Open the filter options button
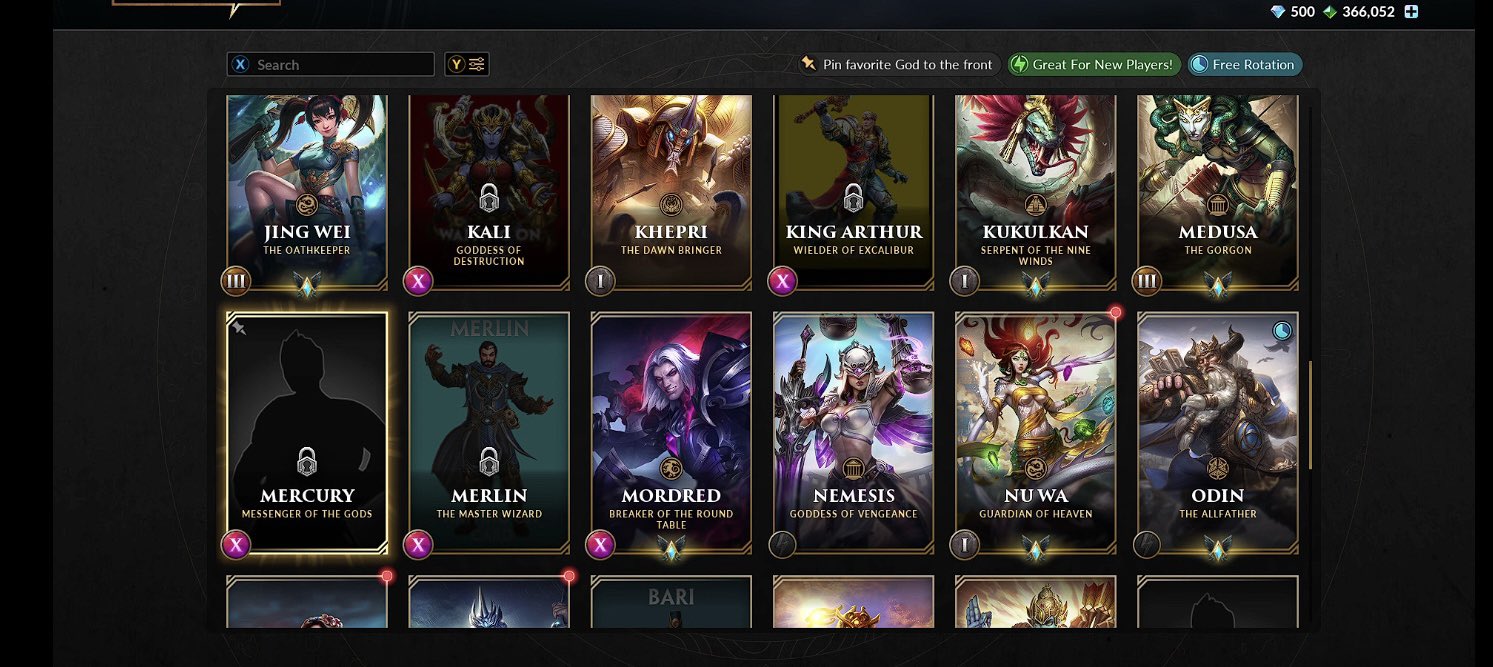 click(x=467, y=65)
